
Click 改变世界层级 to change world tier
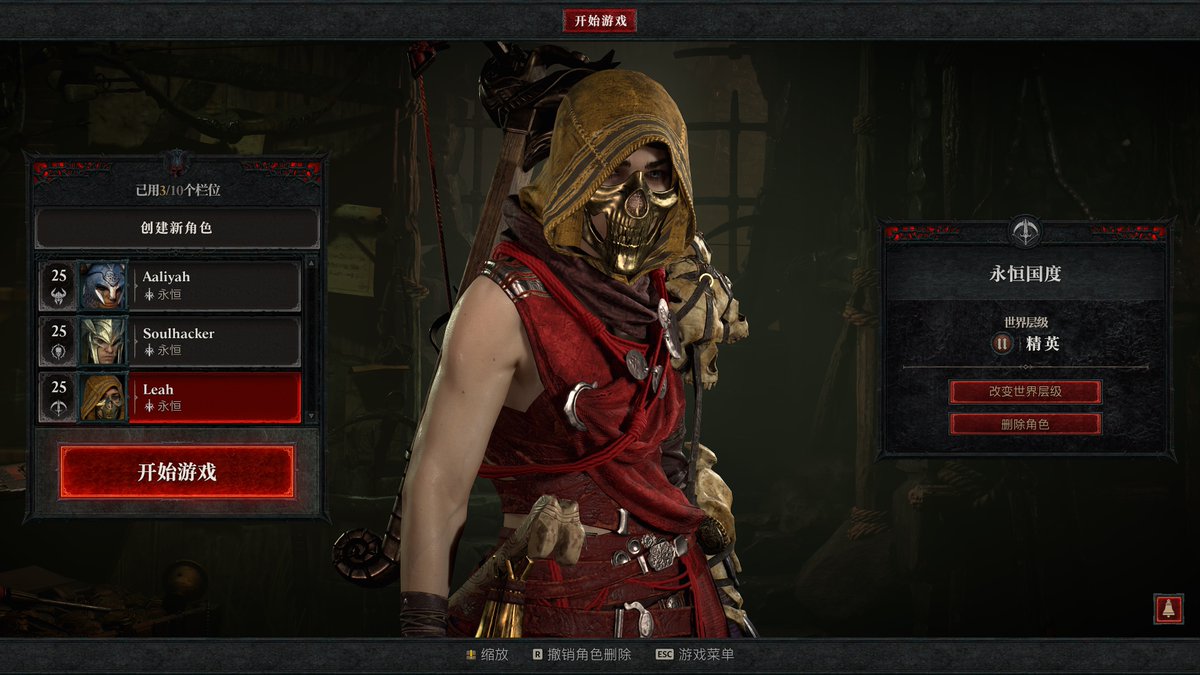(1025, 391)
